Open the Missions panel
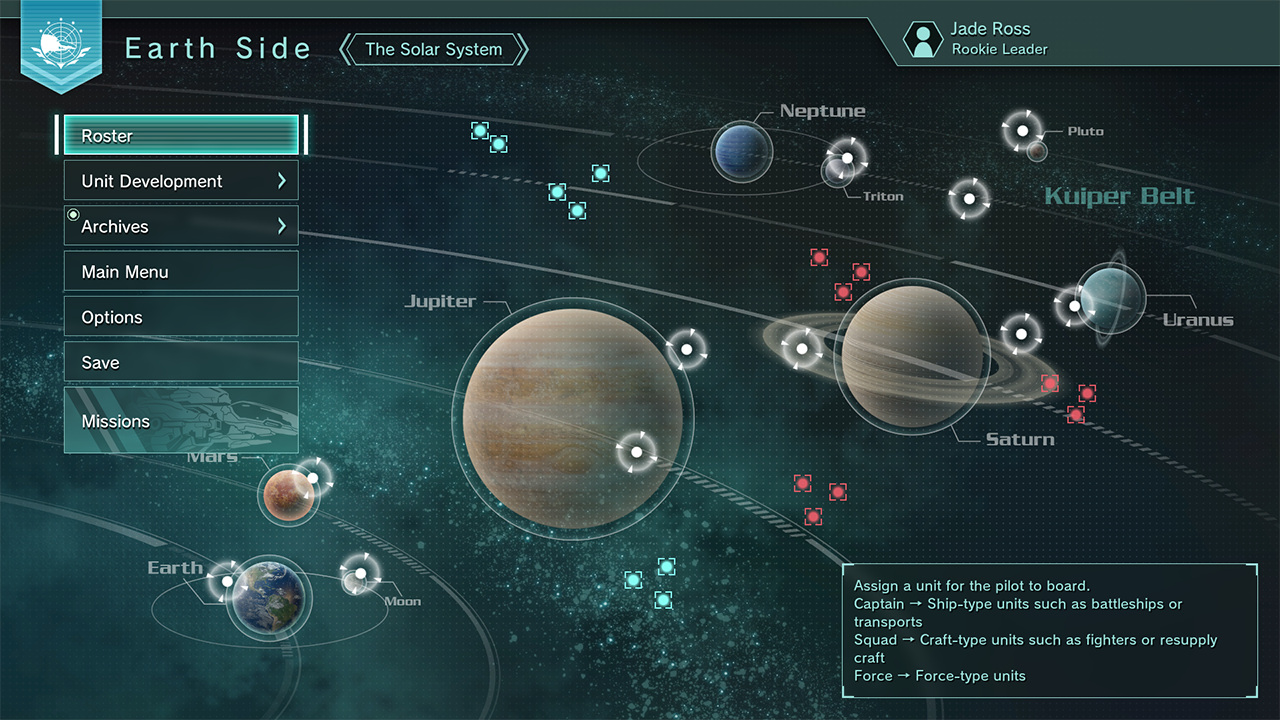The width and height of the screenshot is (1280, 720). [181, 421]
